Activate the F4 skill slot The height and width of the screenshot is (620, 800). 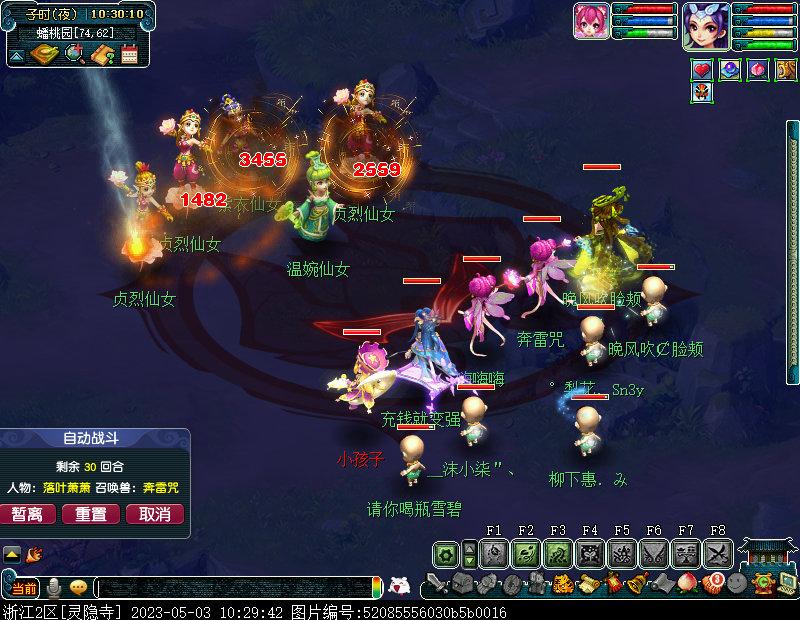pyautogui.click(x=590, y=552)
